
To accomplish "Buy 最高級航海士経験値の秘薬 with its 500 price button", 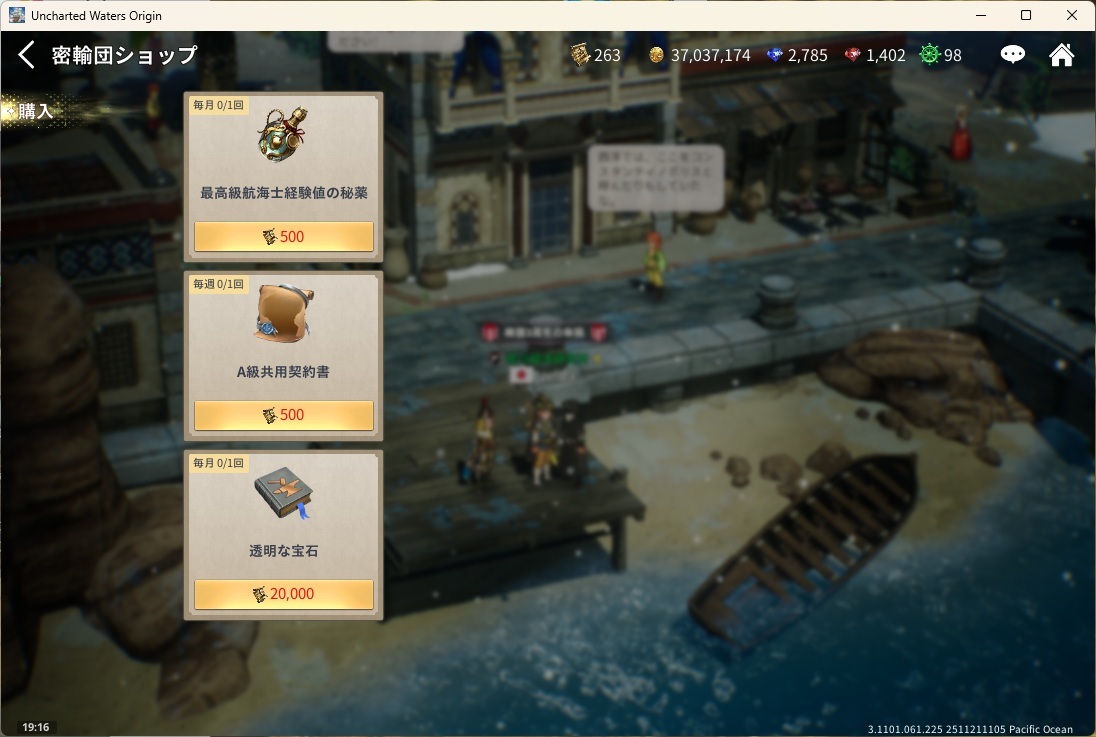I will tap(283, 237).
